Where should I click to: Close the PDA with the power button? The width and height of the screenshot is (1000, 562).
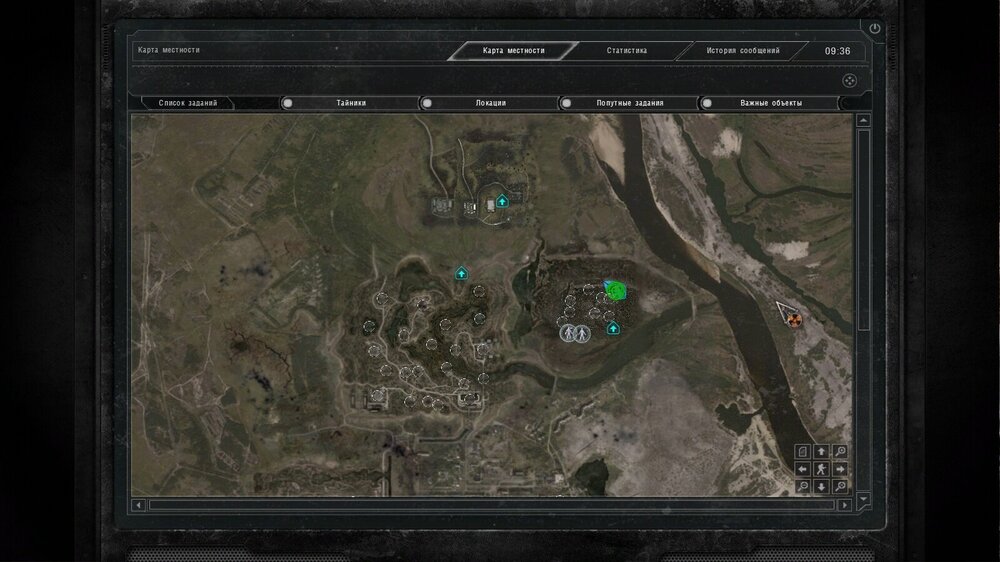pyautogui.click(x=876, y=29)
